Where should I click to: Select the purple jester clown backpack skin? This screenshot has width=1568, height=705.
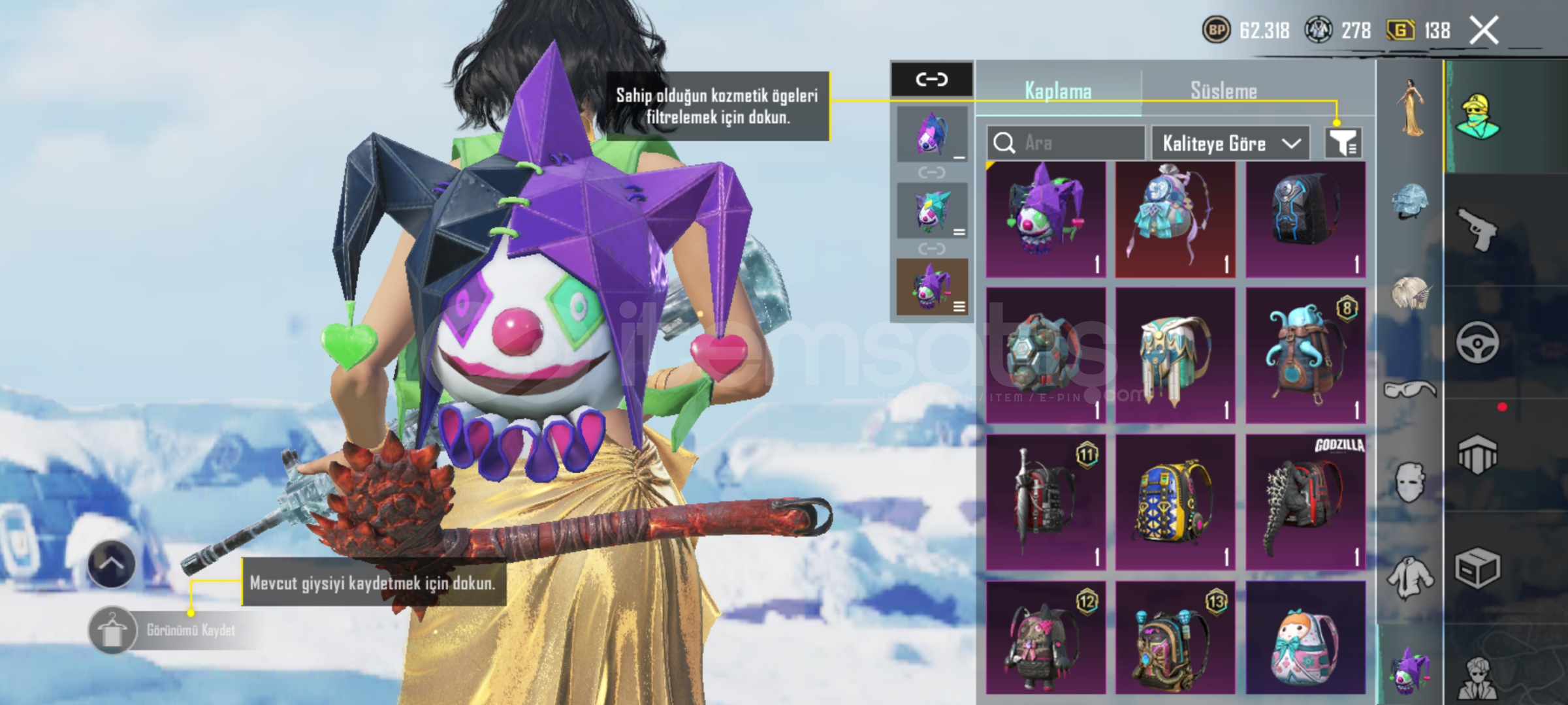click(1046, 219)
